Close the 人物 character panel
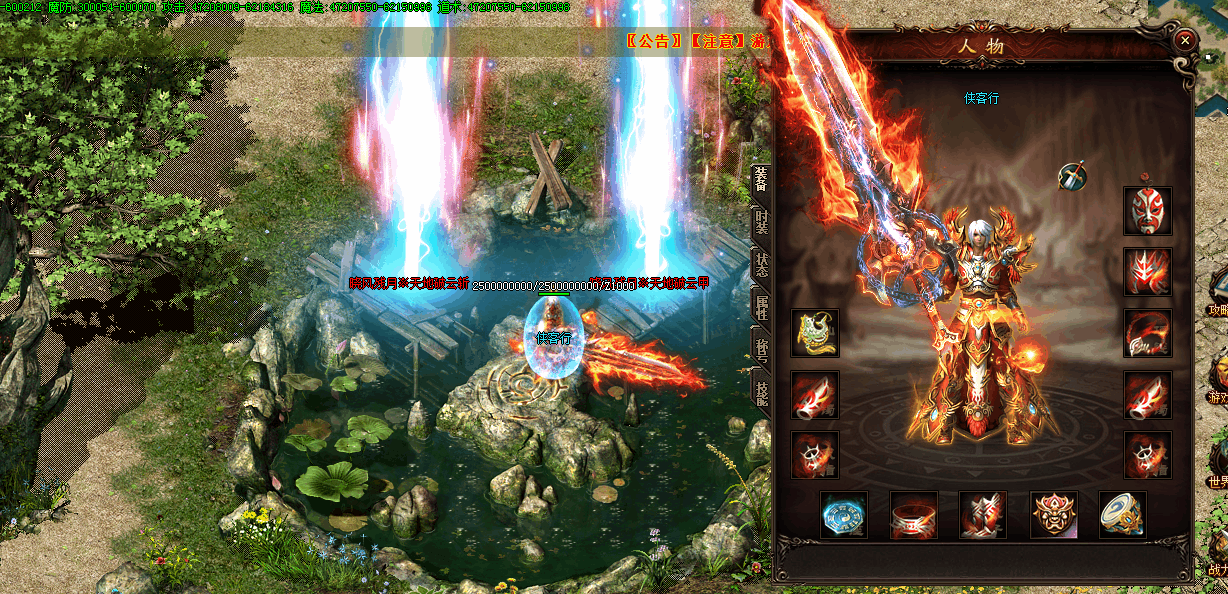This screenshot has height=594, width=1228. point(1184,40)
